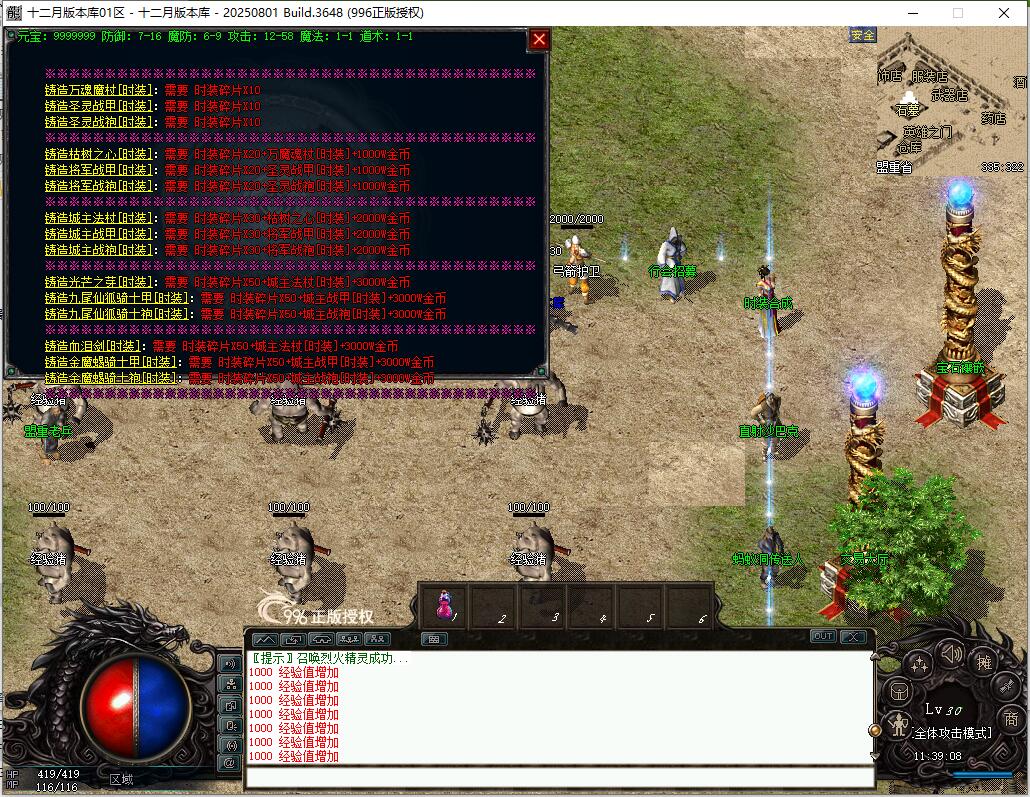Open the character figure icon
Screen dimensions: 1030x797
click(x=898, y=724)
